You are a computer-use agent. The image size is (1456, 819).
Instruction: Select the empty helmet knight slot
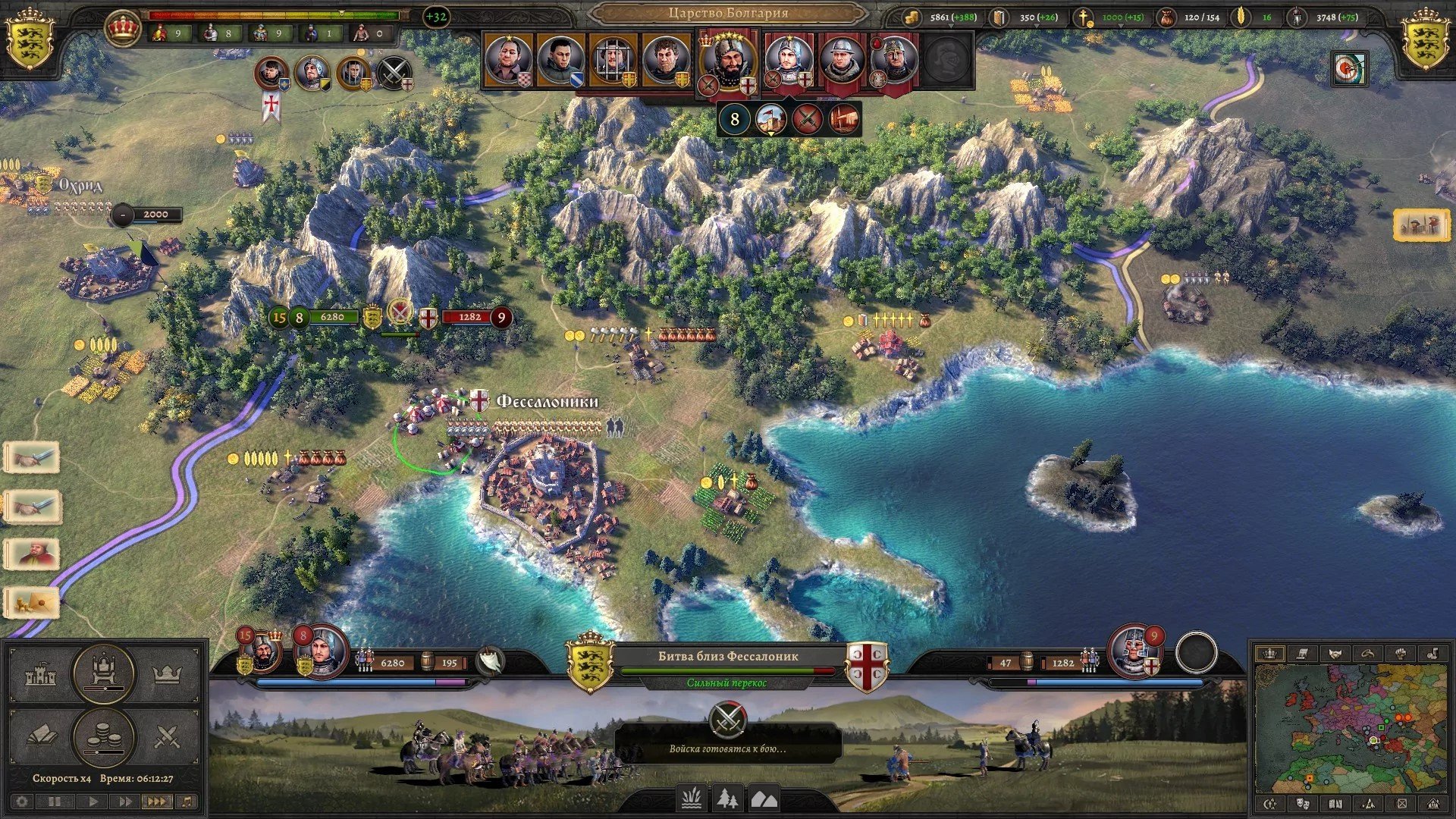point(946,61)
